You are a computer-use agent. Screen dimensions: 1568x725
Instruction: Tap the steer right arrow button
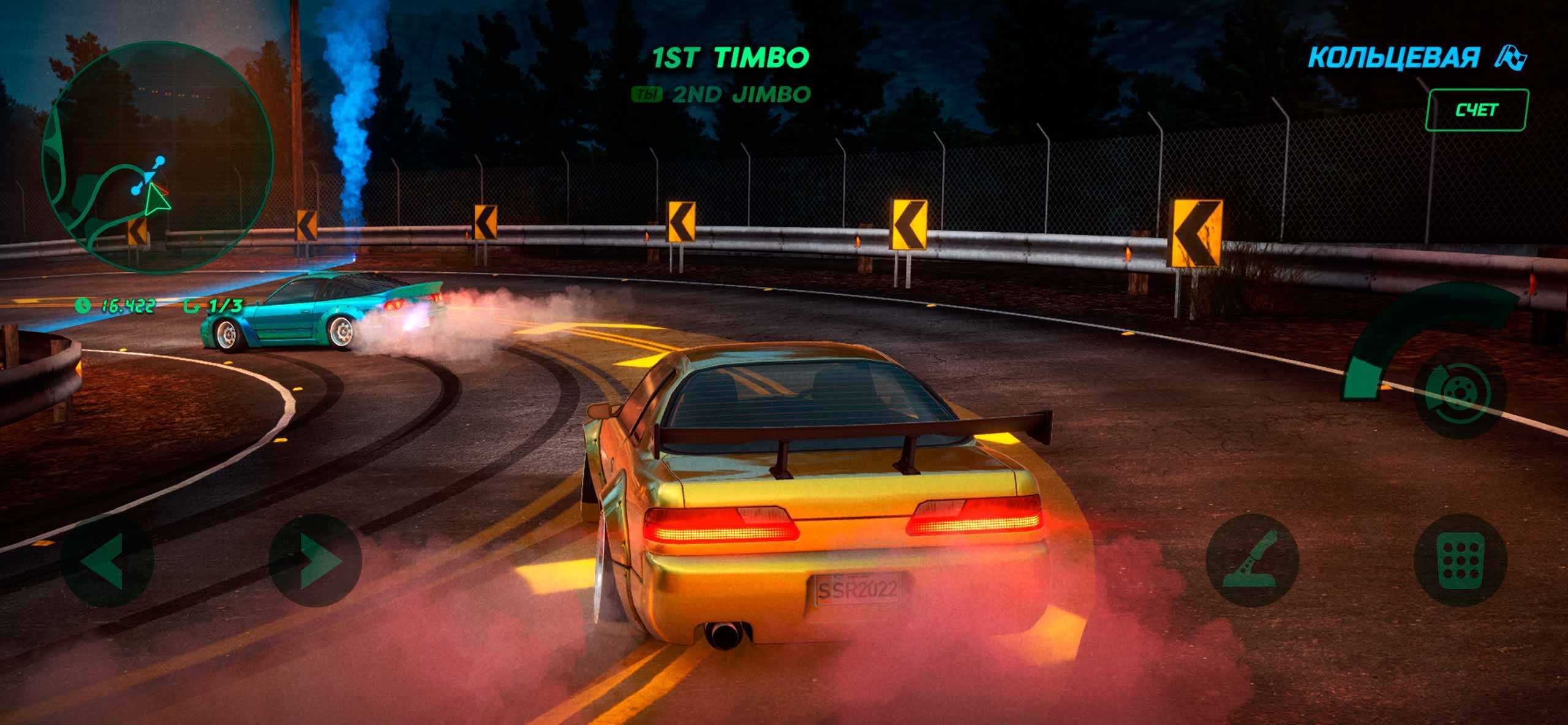(315, 560)
